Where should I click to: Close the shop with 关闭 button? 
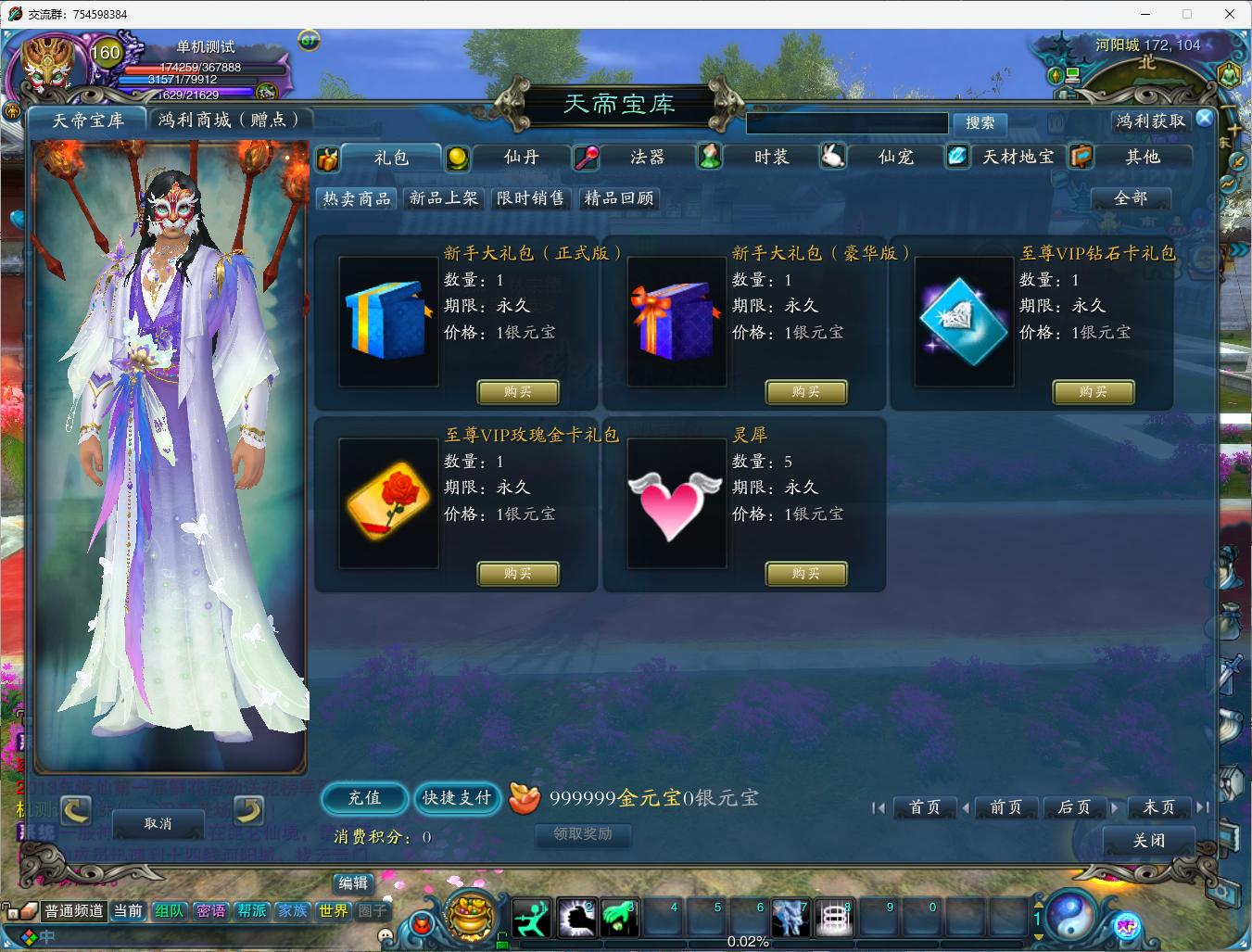click(1149, 841)
